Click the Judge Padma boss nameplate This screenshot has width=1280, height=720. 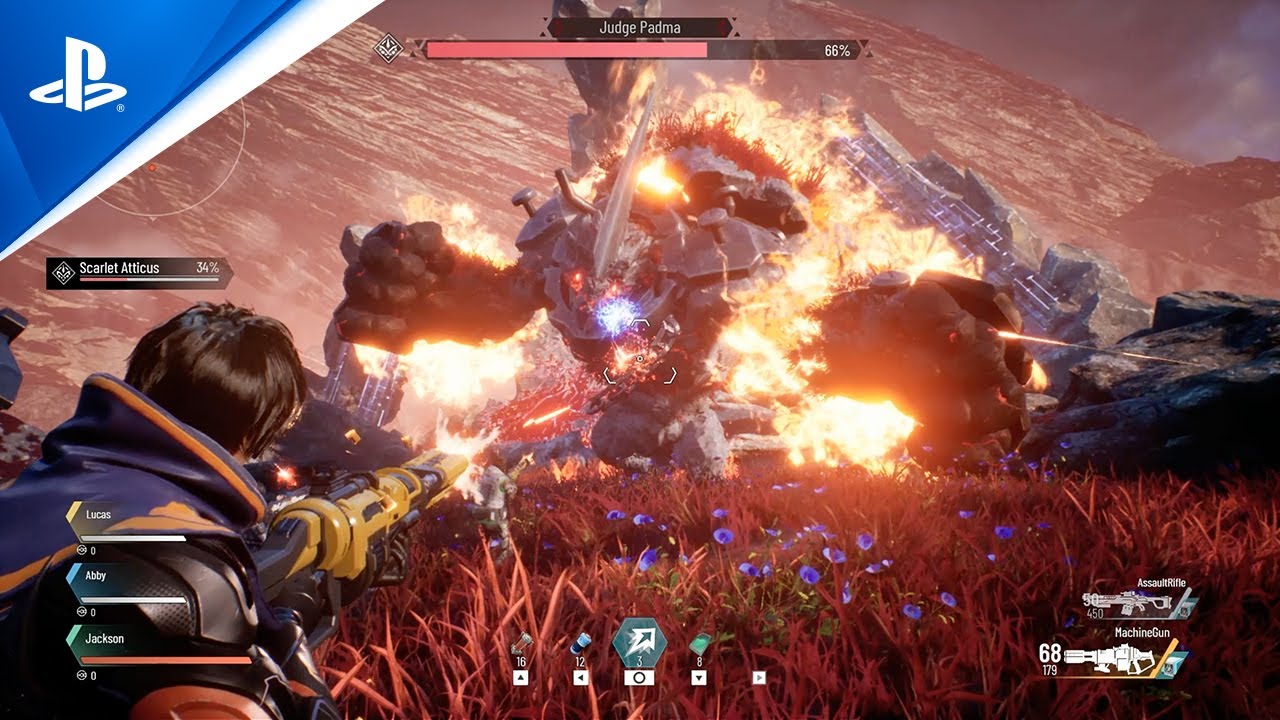coord(640,28)
